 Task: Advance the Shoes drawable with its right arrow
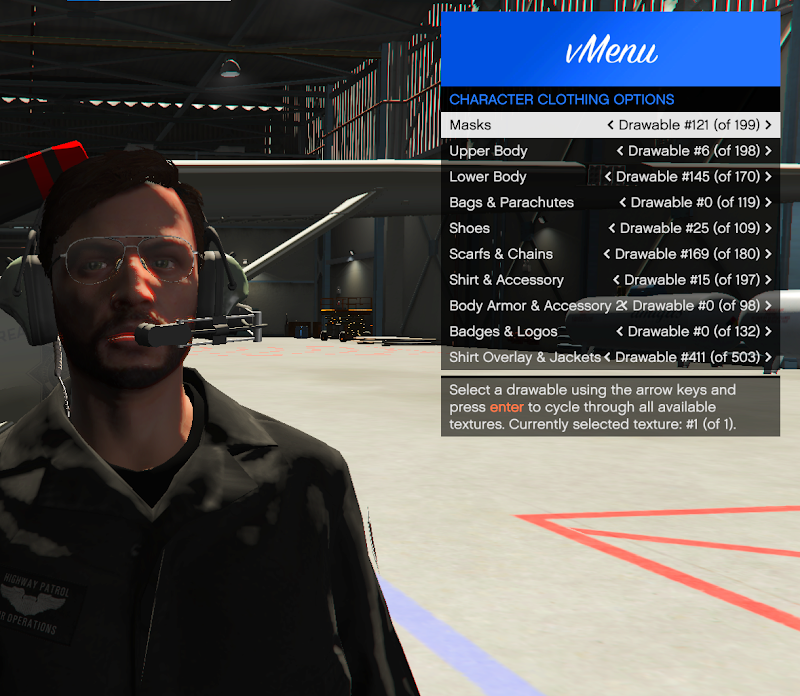(768, 228)
